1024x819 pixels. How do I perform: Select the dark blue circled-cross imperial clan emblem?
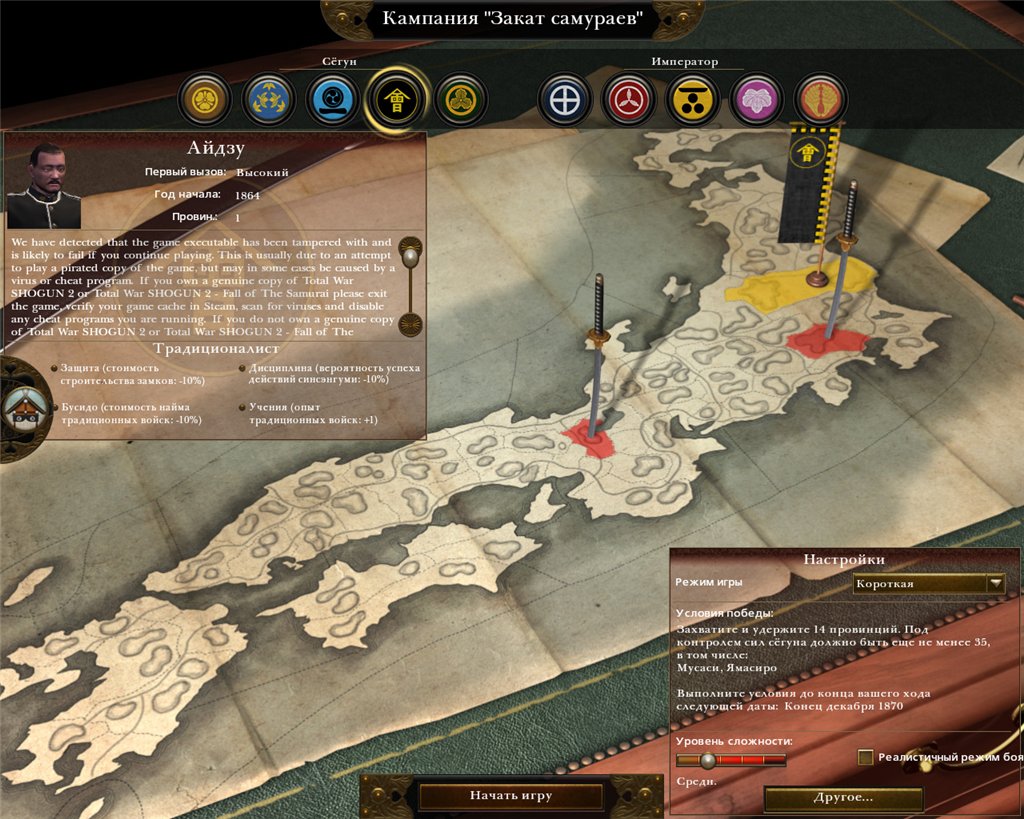565,100
